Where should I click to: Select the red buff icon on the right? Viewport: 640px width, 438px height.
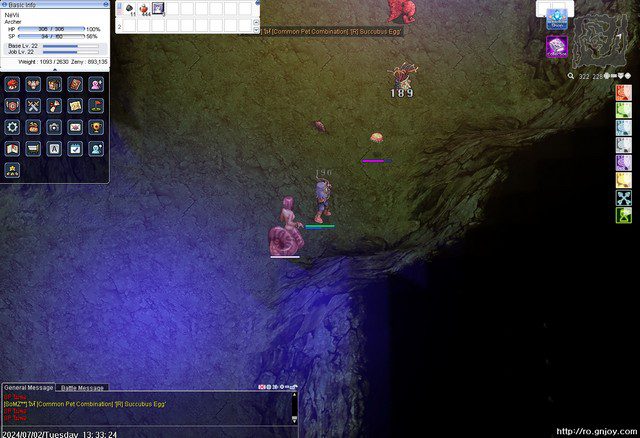click(623, 93)
